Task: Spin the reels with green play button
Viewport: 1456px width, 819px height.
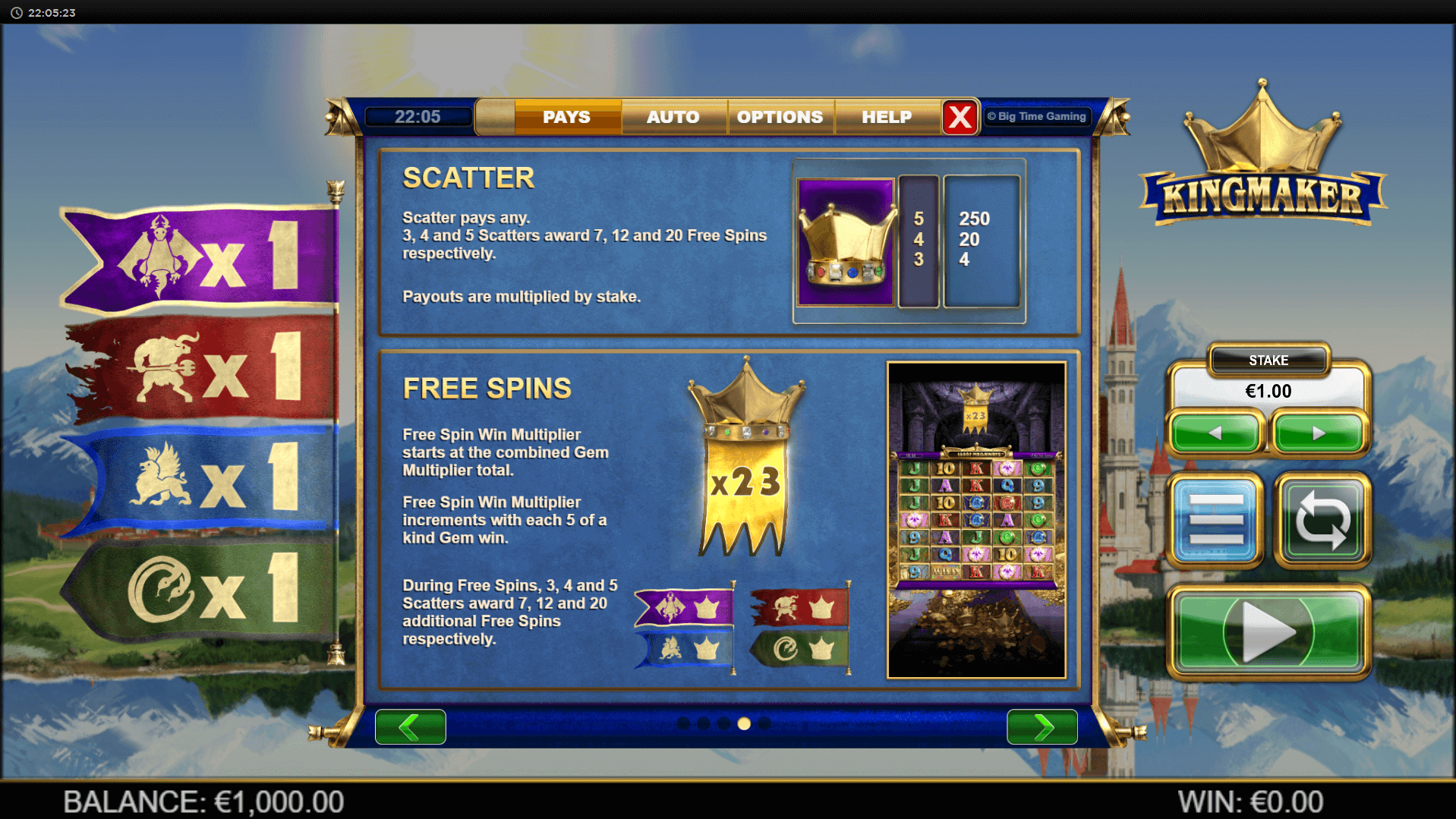Action: (1268, 632)
